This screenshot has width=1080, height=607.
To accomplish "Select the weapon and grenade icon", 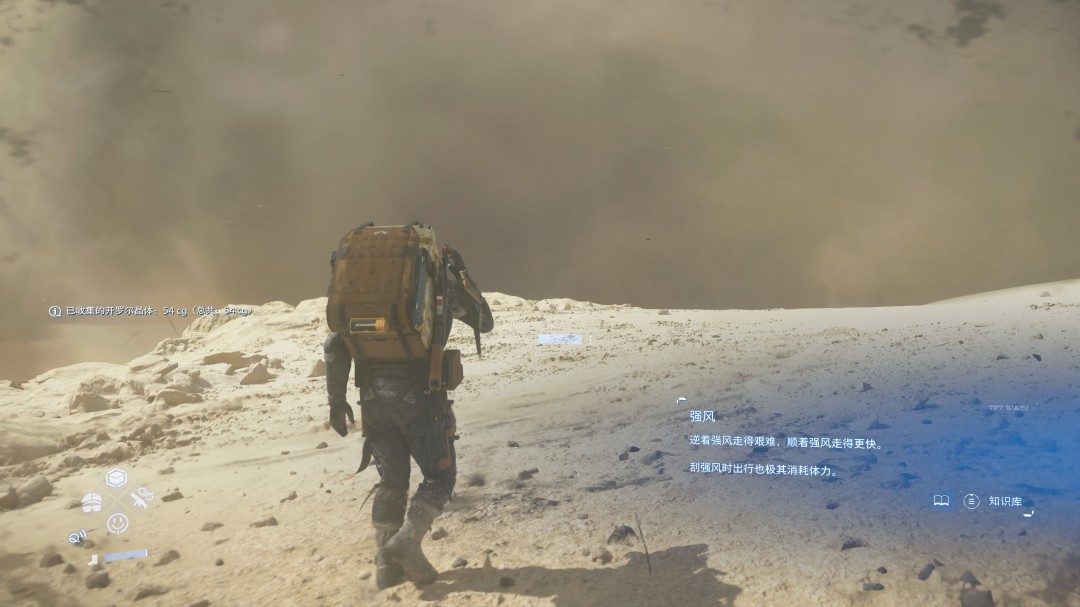I will click(x=143, y=495).
